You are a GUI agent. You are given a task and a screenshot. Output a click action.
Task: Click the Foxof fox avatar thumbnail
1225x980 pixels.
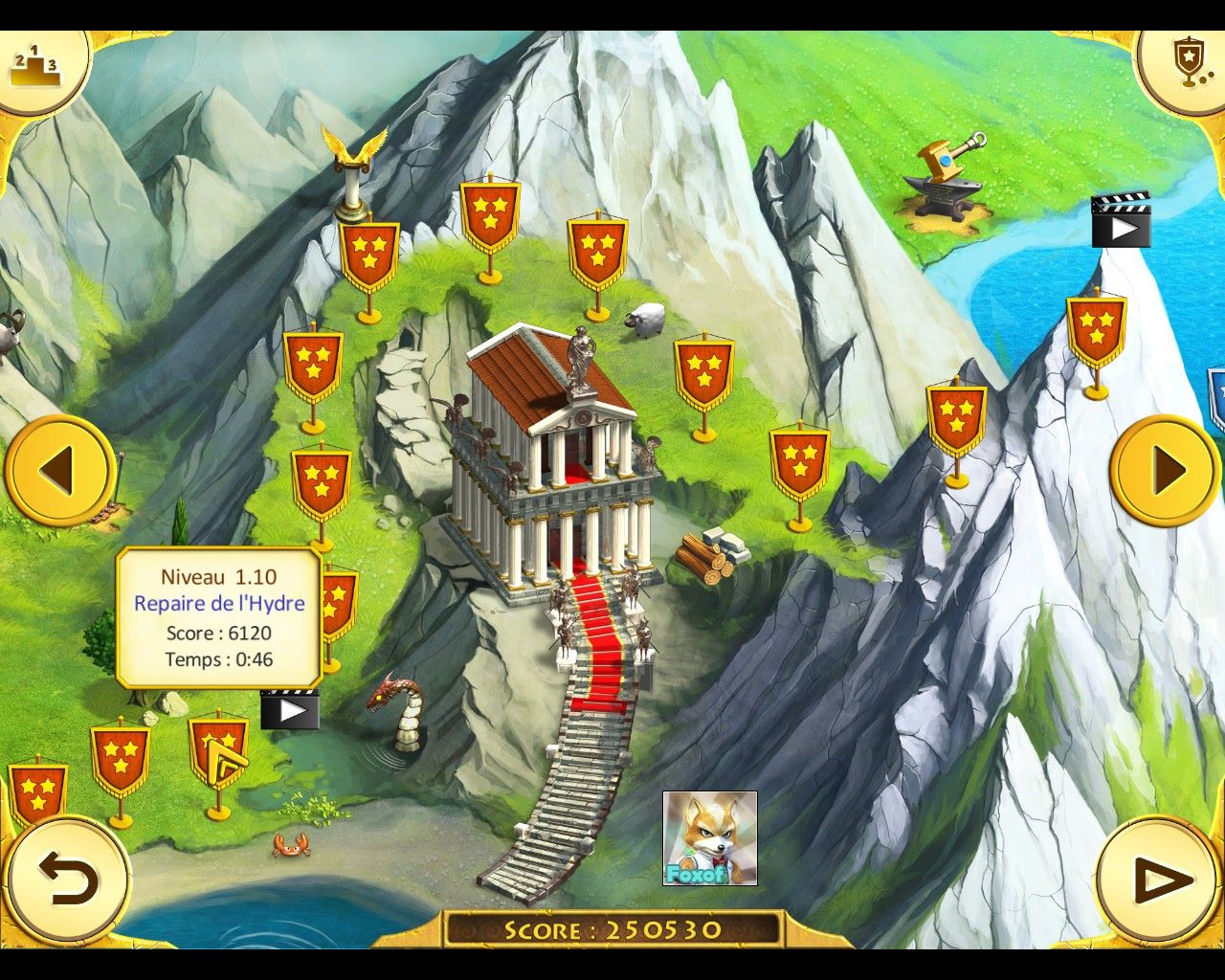[709, 838]
